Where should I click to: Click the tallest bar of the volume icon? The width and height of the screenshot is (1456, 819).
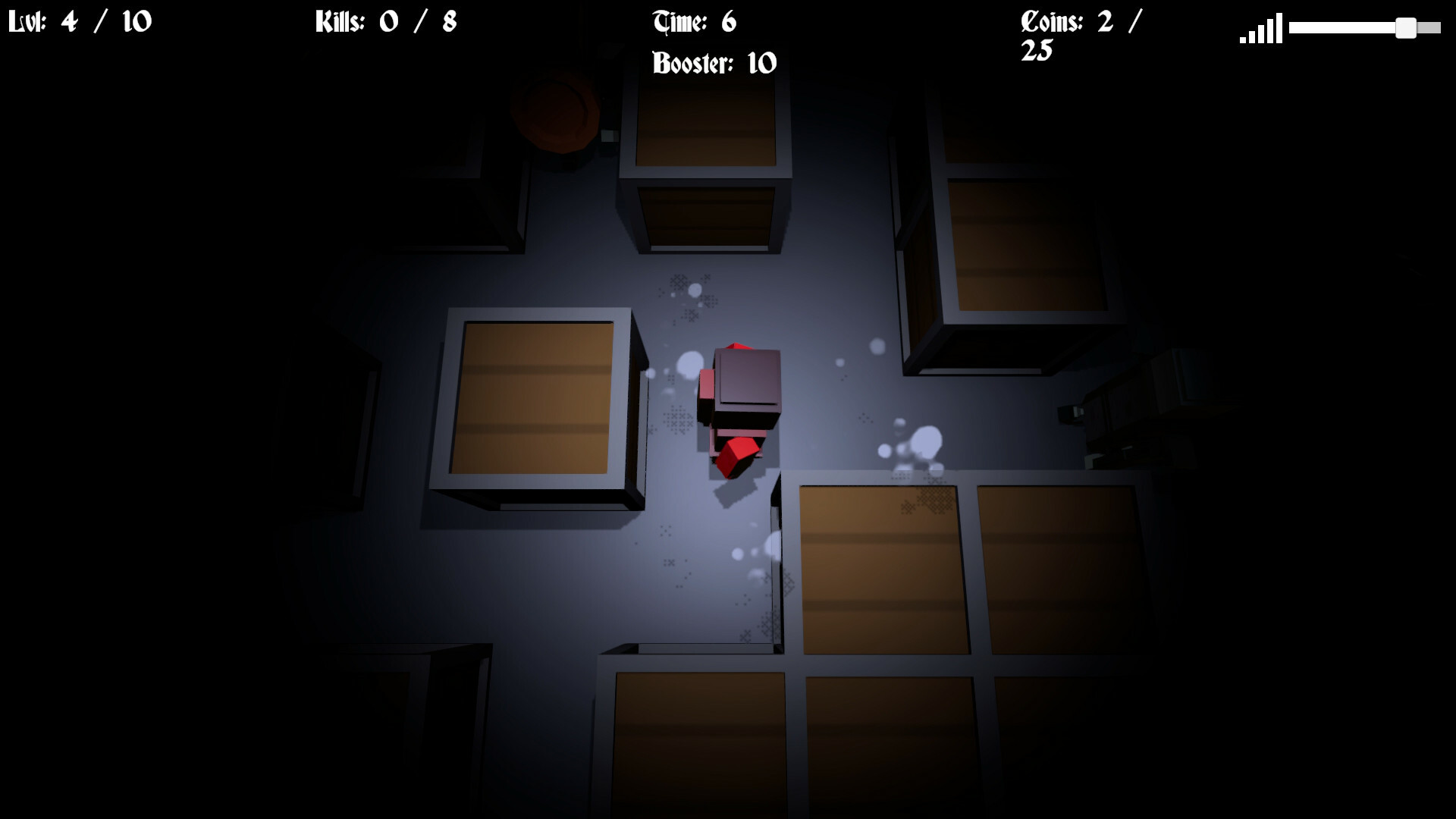point(1281,29)
